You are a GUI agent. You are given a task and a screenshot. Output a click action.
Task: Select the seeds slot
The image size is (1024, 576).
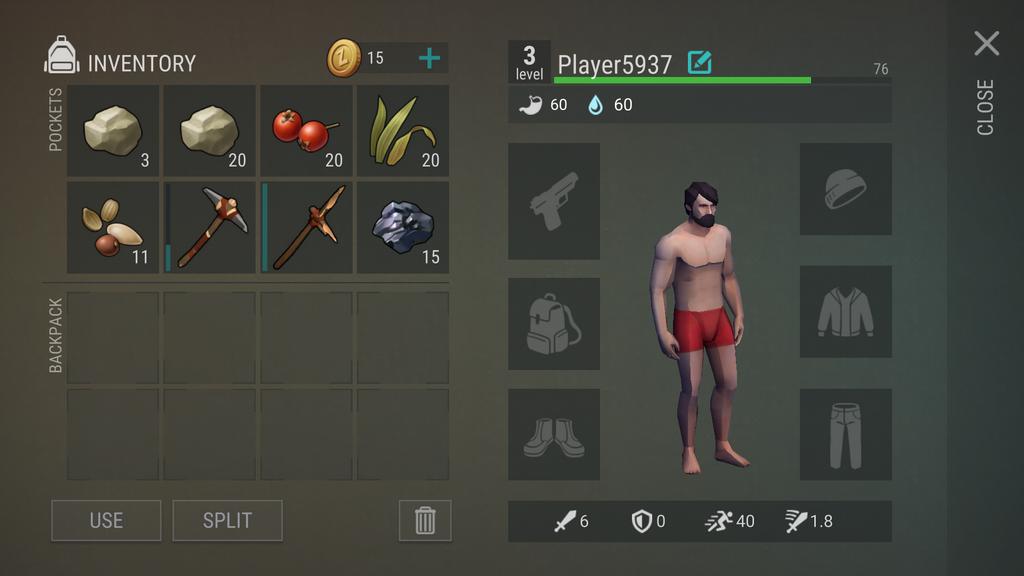pos(113,228)
